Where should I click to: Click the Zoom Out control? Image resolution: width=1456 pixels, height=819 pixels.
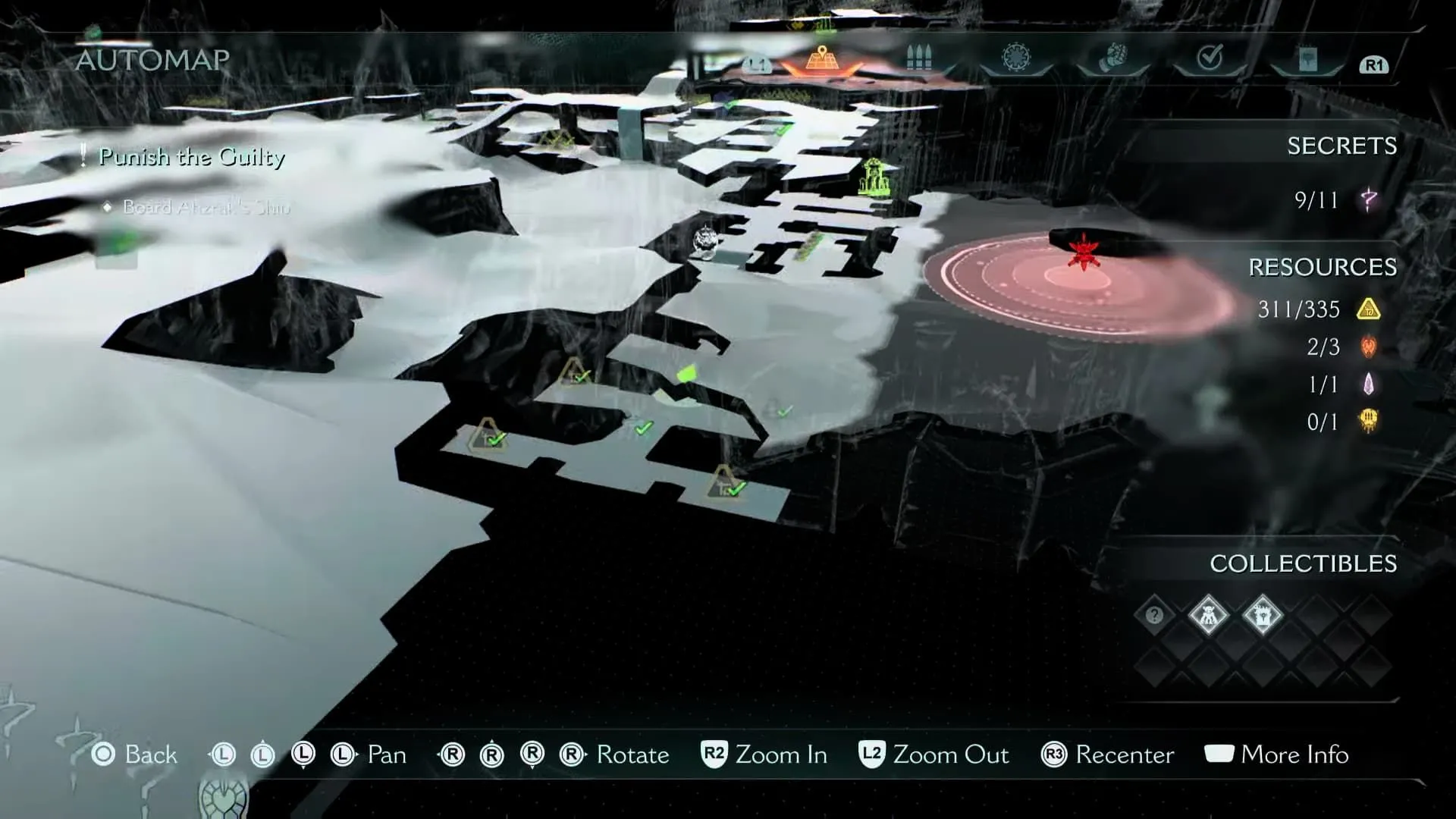[x=934, y=755]
